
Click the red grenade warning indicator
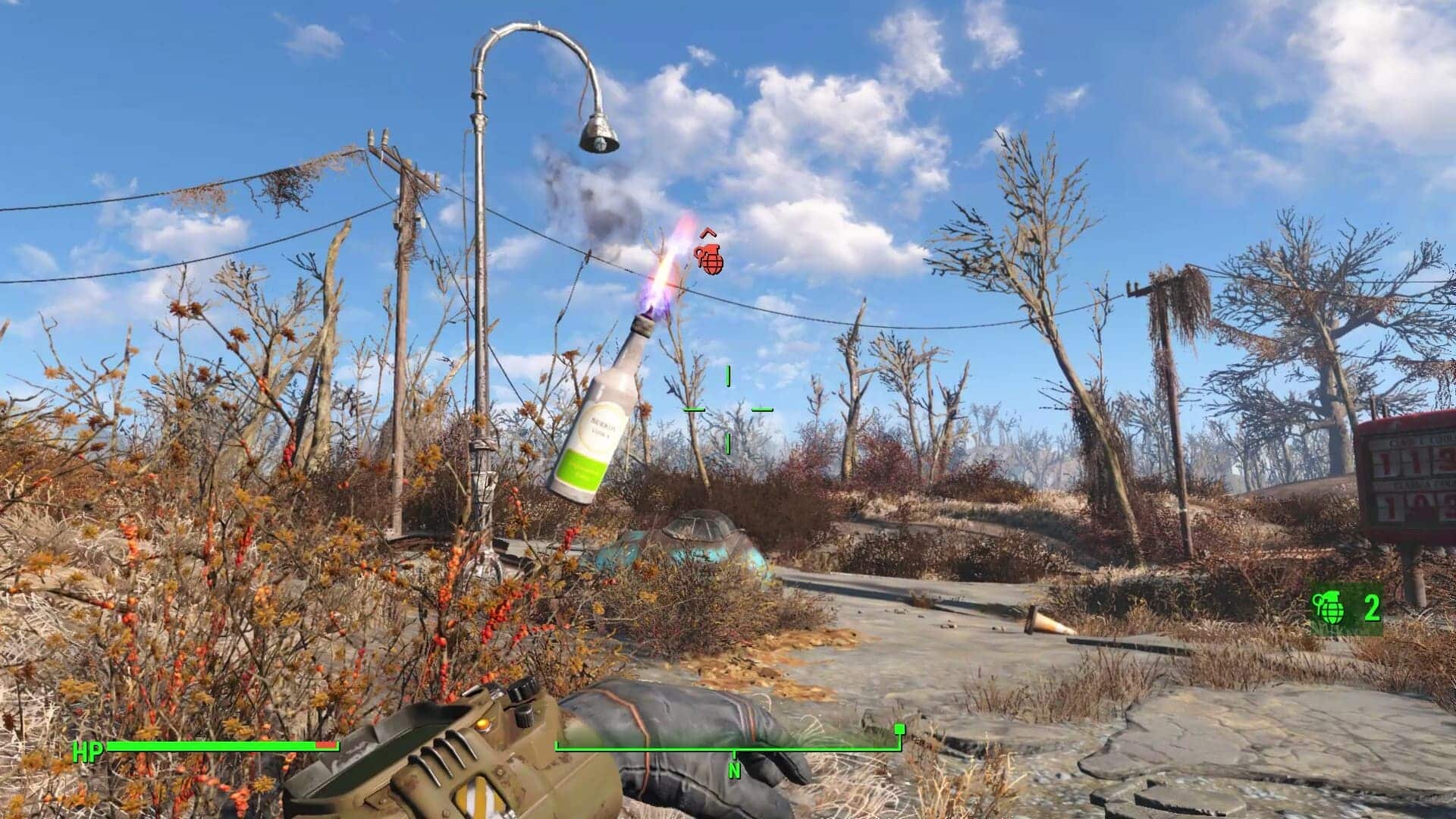pyautogui.click(x=710, y=260)
